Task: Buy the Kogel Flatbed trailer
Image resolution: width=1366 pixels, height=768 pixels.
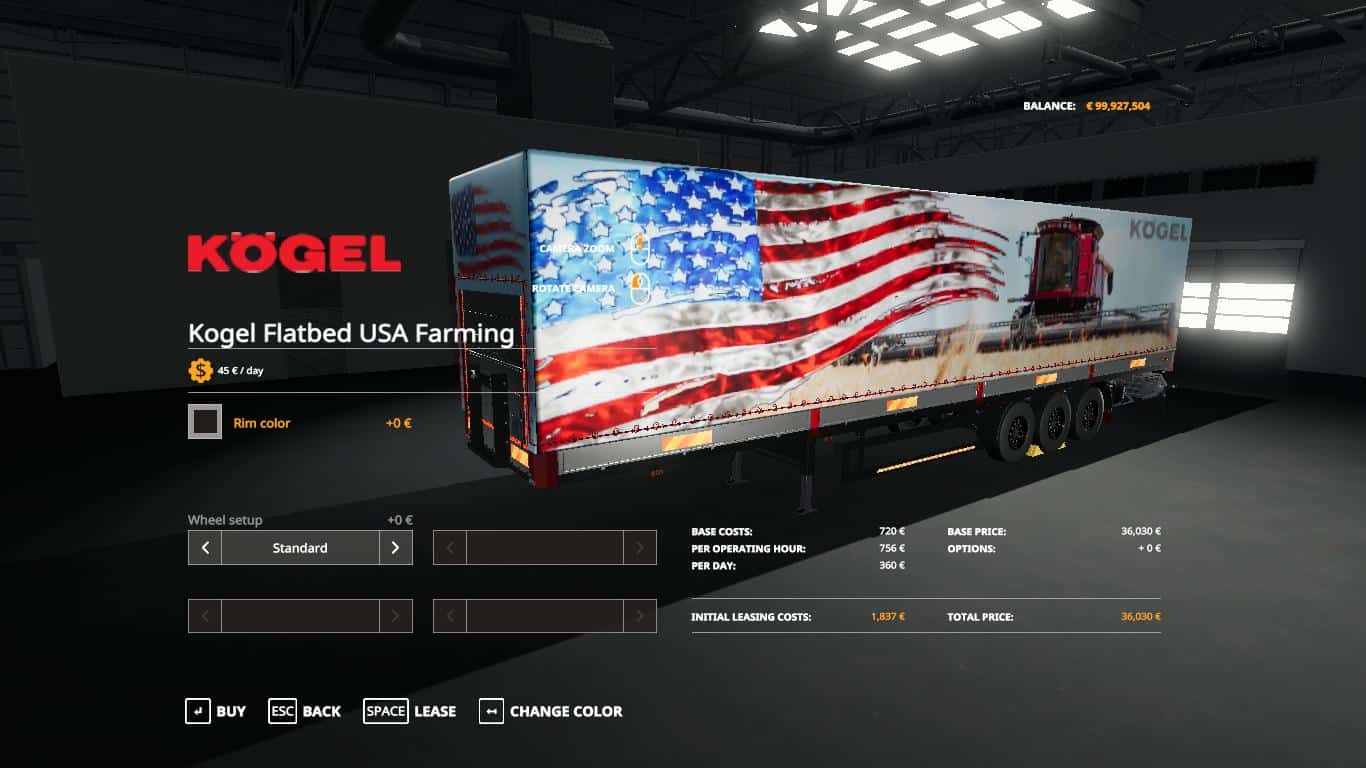Action: [215, 711]
